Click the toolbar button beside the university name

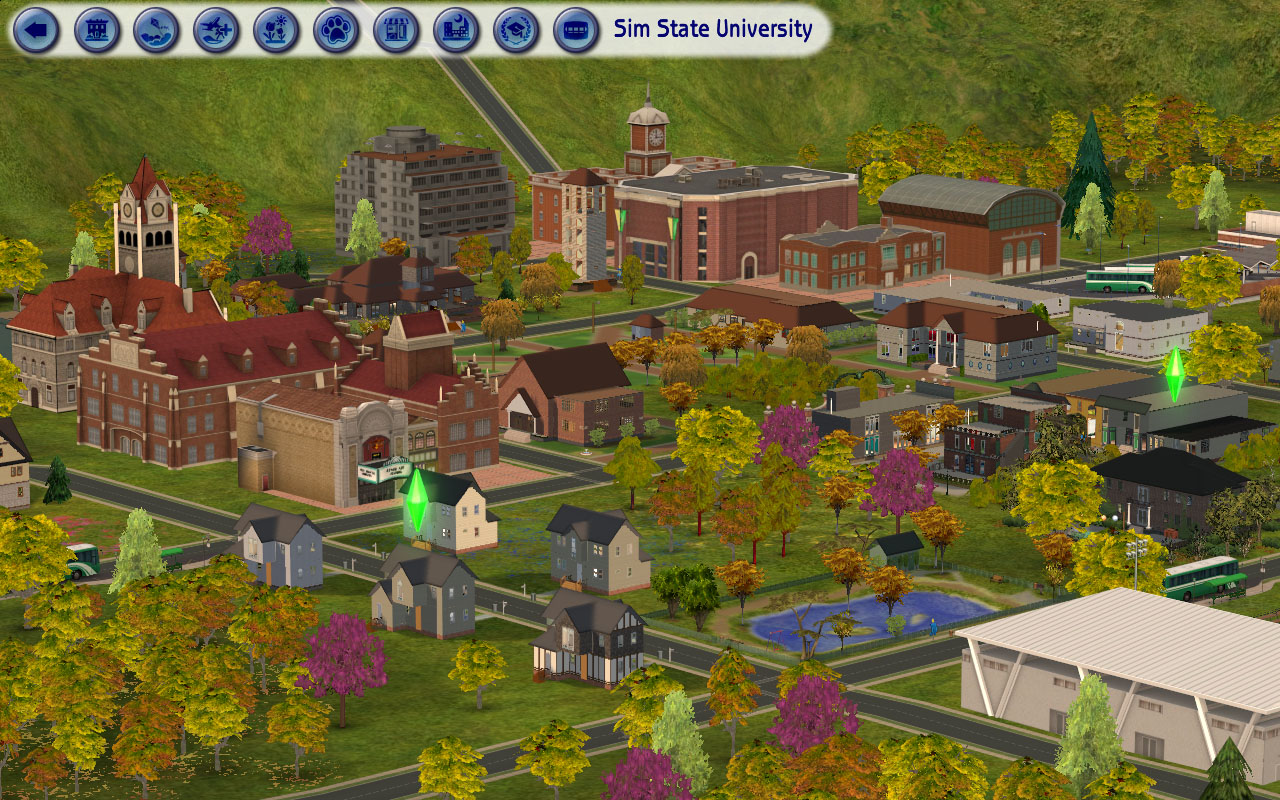577,30
